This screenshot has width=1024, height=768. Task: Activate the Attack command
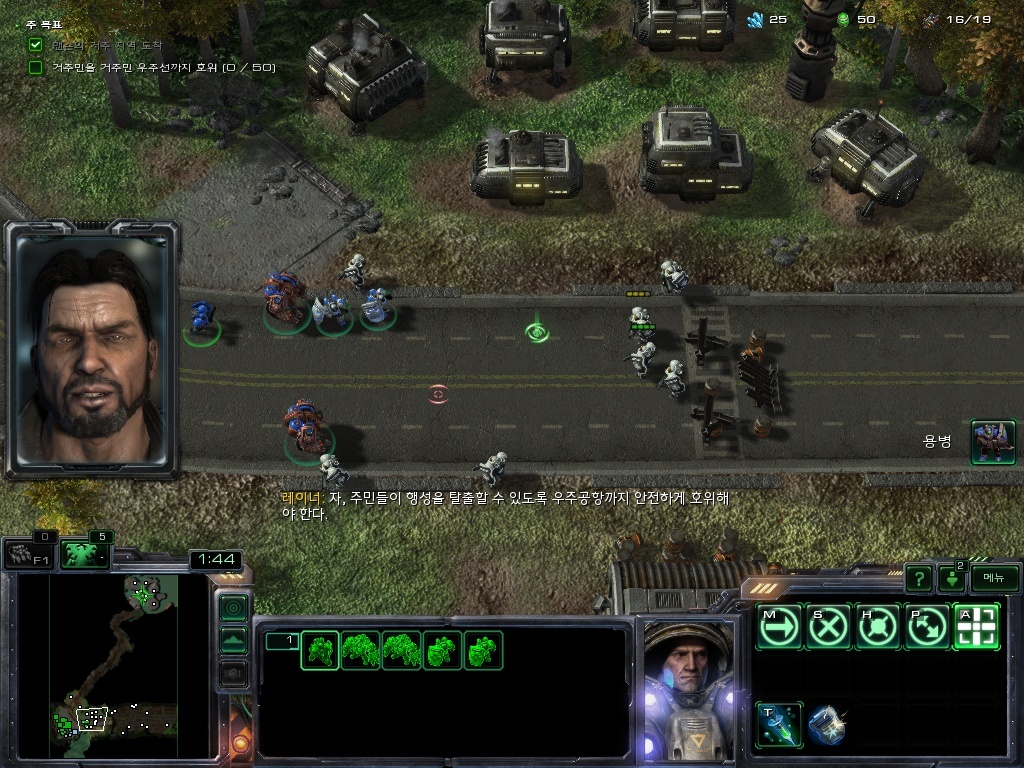(976, 627)
